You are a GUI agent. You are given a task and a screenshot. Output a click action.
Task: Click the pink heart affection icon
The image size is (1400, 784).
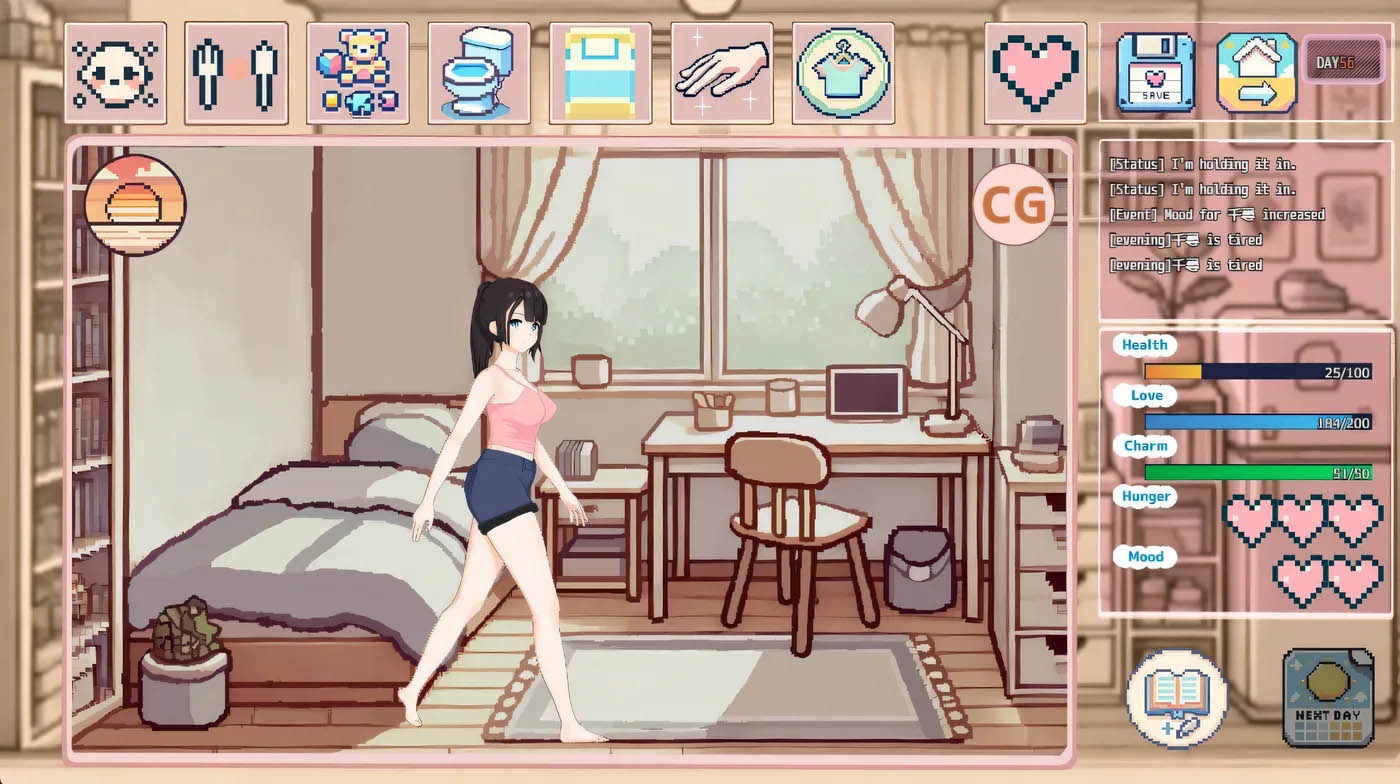coord(1037,70)
